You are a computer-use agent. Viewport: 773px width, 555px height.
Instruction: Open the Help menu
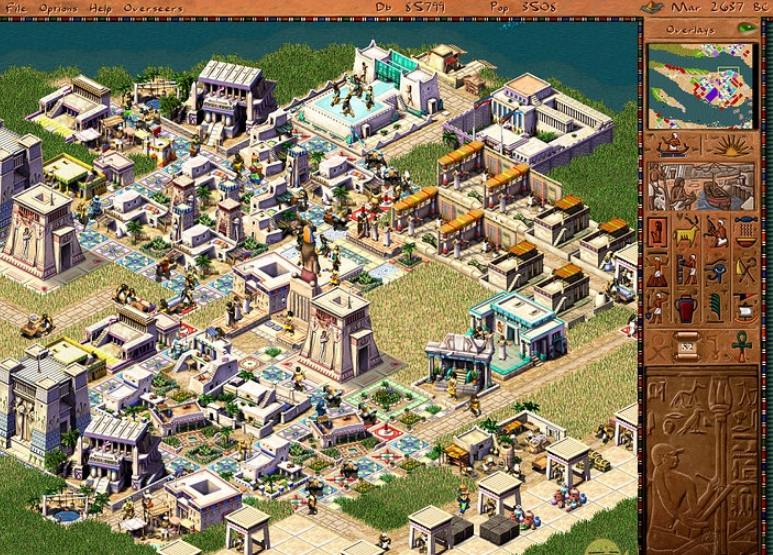tap(100, 8)
